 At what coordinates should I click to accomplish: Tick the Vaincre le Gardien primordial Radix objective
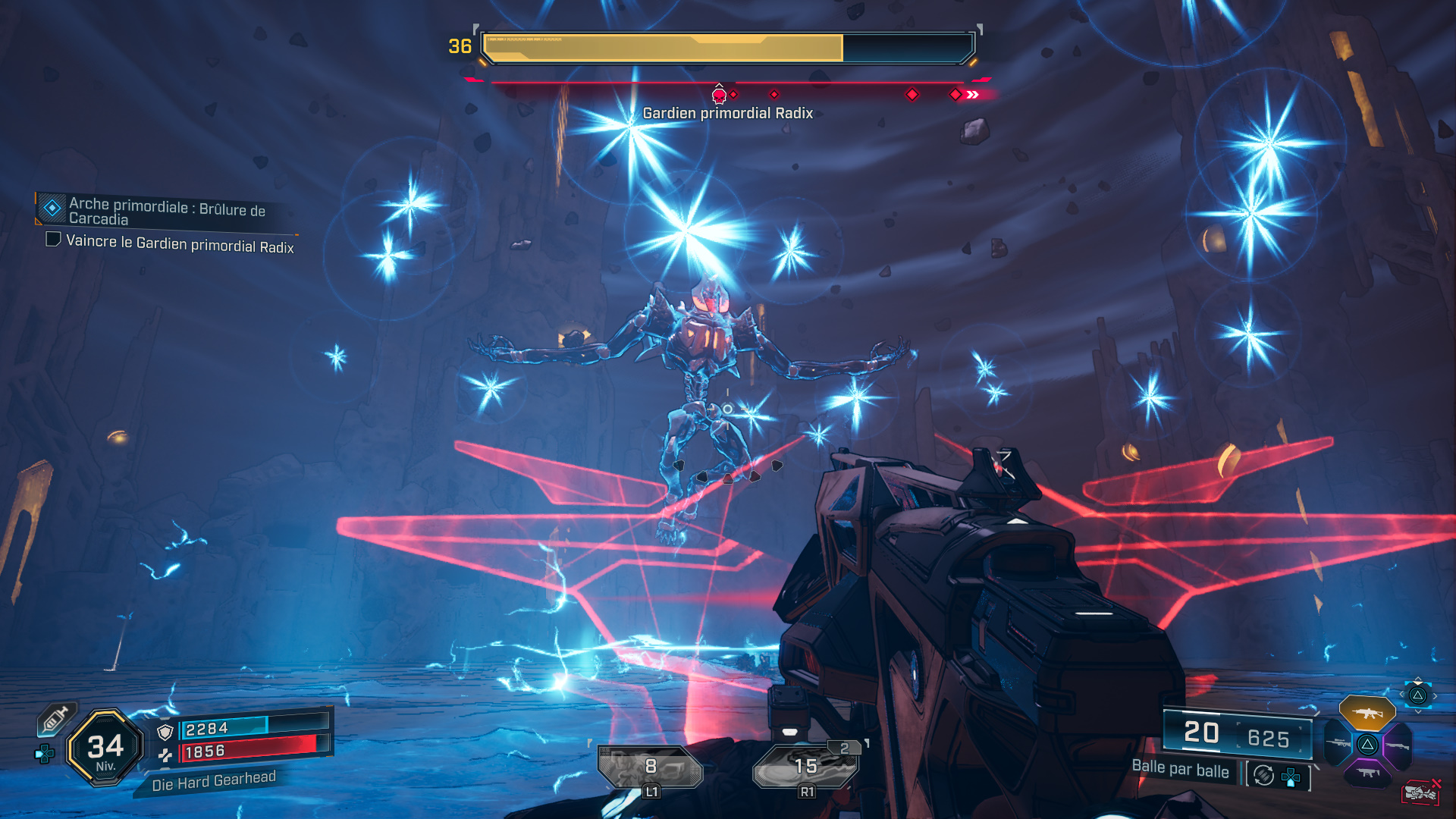point(53,240)
